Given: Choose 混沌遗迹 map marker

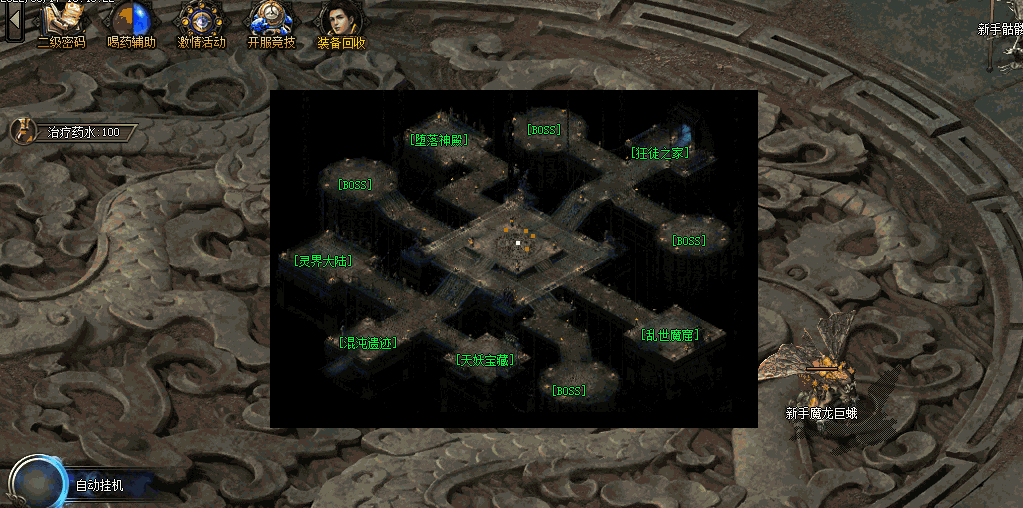Looking at the screenshot, I should point(368,342).
